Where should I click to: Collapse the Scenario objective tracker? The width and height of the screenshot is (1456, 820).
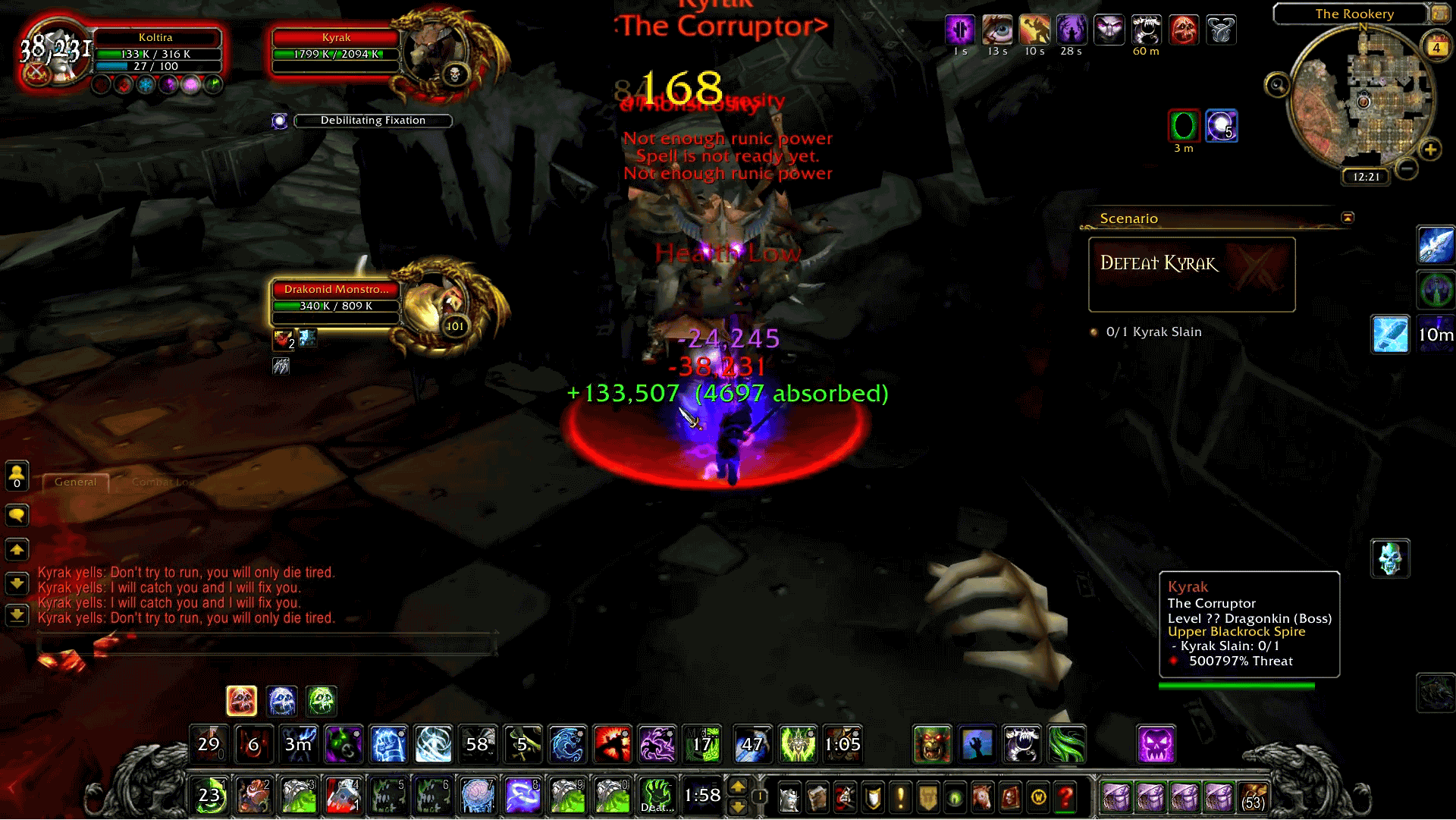(x=1348, y=218)
